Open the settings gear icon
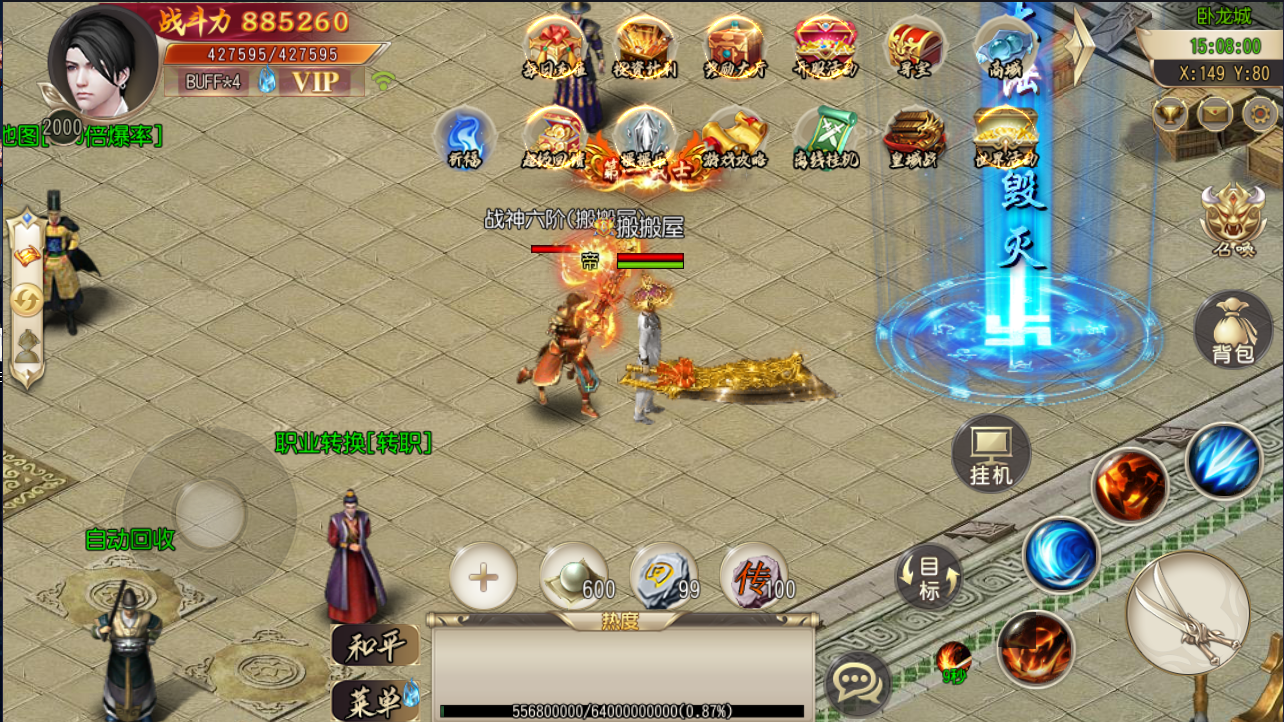 [x=1259, y=112]
